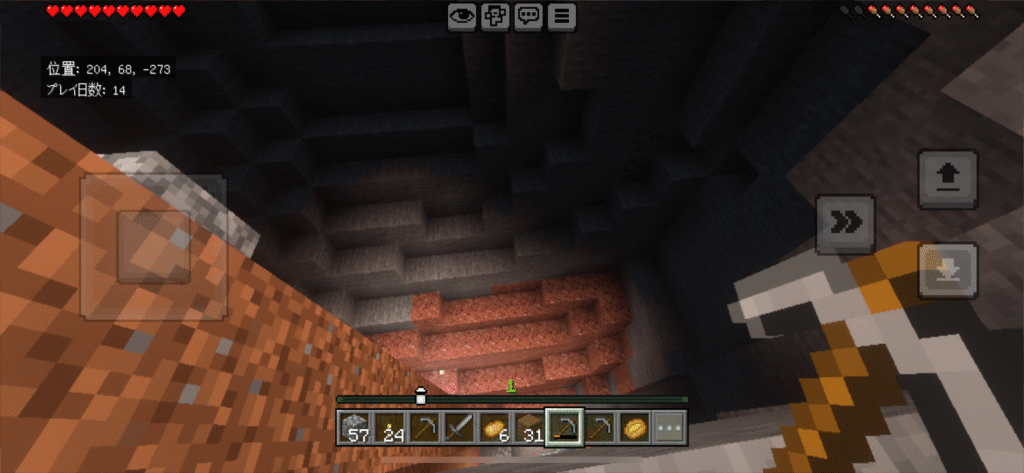Open the chat speech bubble

pos(529,16)
